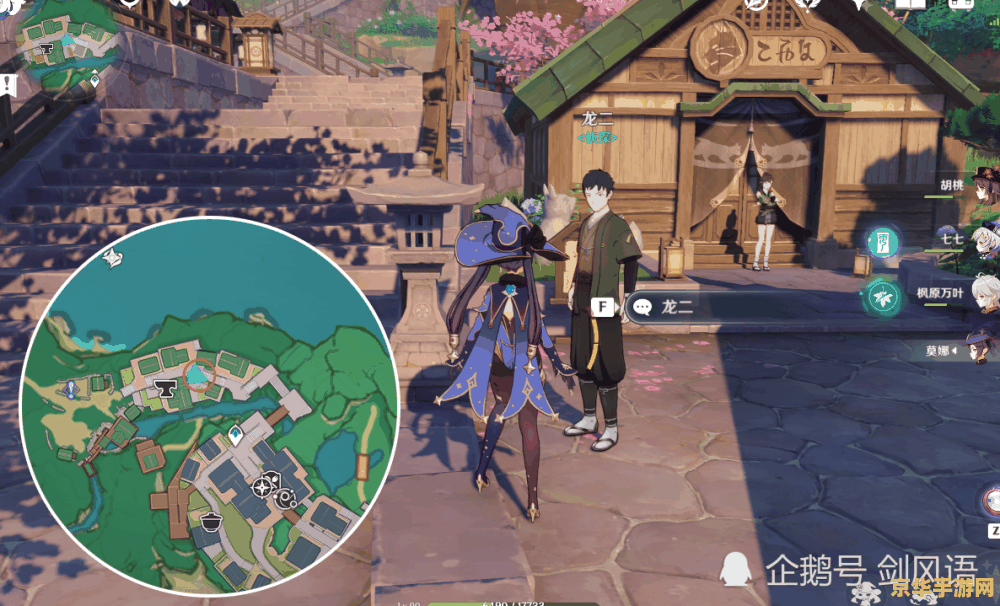The image size is (1000, 606).
Task: Click the blacksmith anvil marker on the enlarged map
Action: 165,388
